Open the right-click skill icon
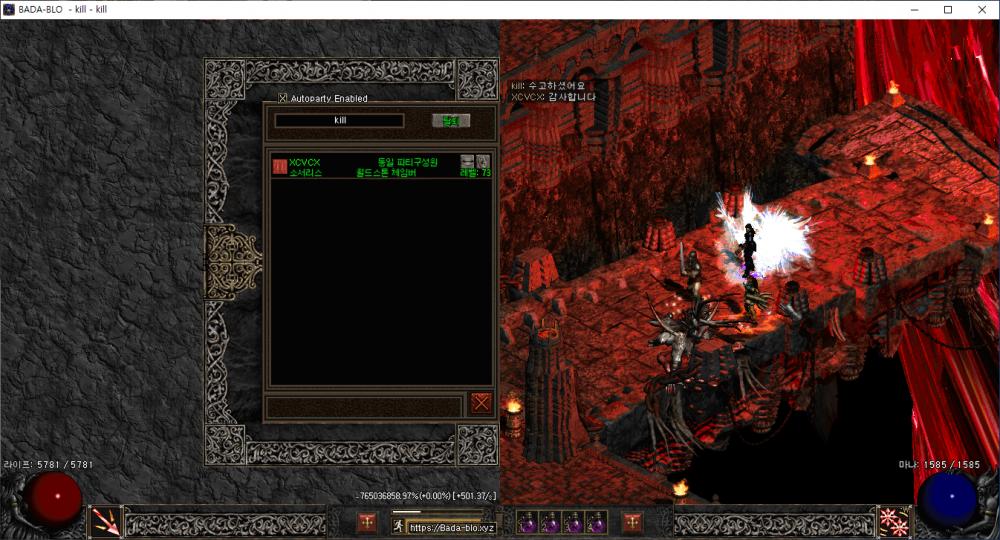This screenshot has width=1000, height=540. [x=892, y=521]
